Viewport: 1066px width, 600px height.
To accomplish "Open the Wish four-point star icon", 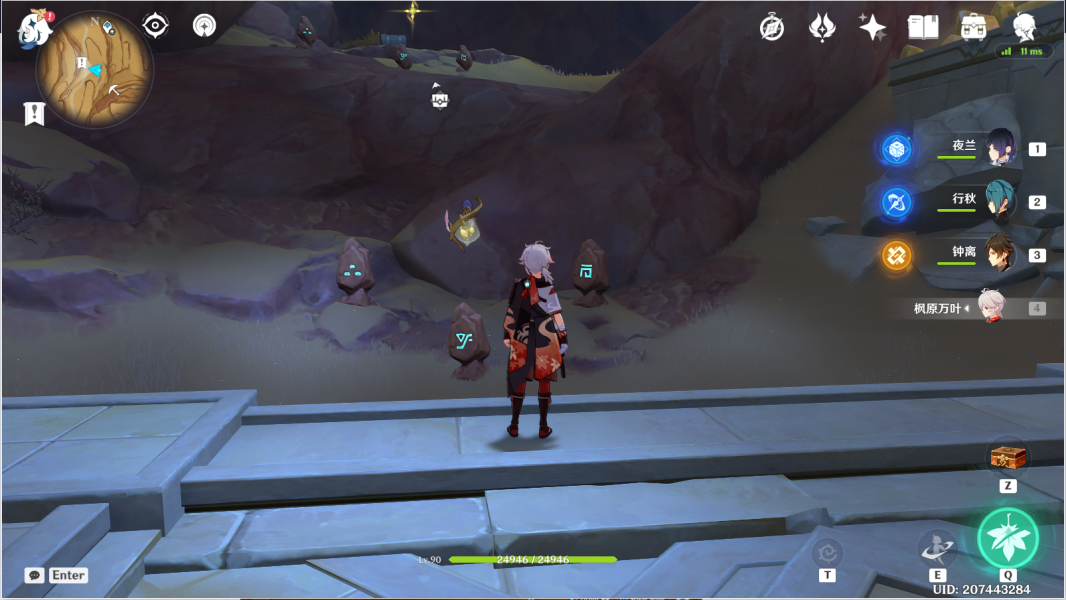I will pos(872,27).
